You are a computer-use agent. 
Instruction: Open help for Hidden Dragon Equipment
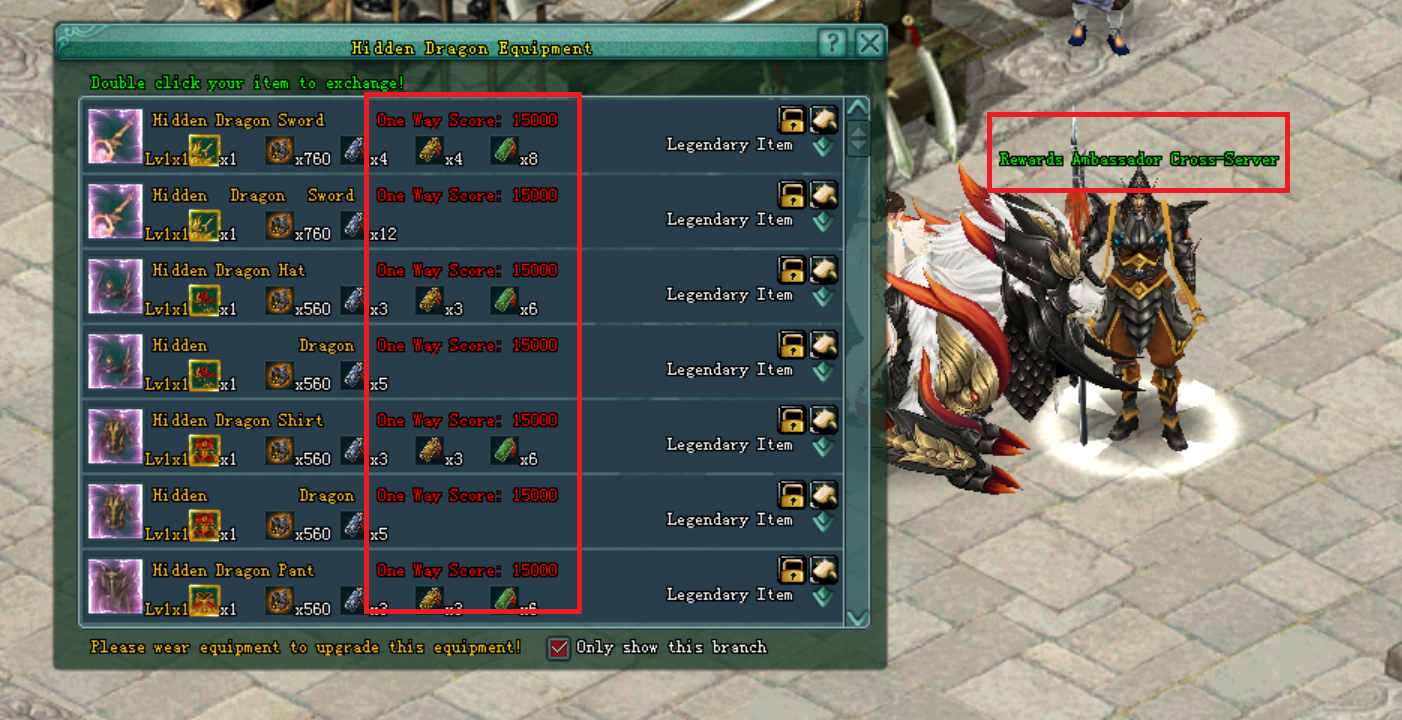tap(833, 44)
